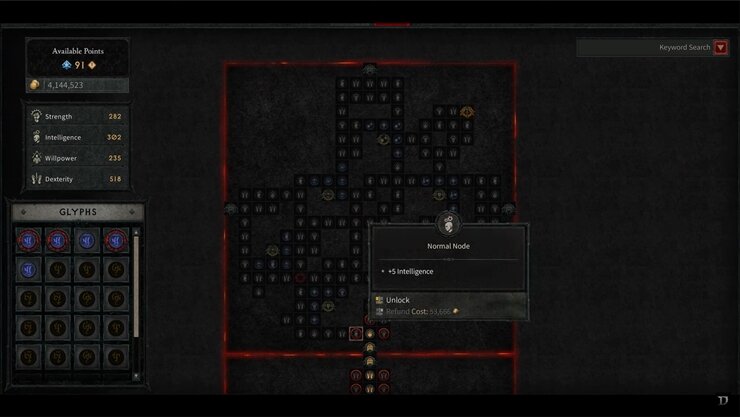Open the red arrow dropdown beside Keyword Search

721,47
